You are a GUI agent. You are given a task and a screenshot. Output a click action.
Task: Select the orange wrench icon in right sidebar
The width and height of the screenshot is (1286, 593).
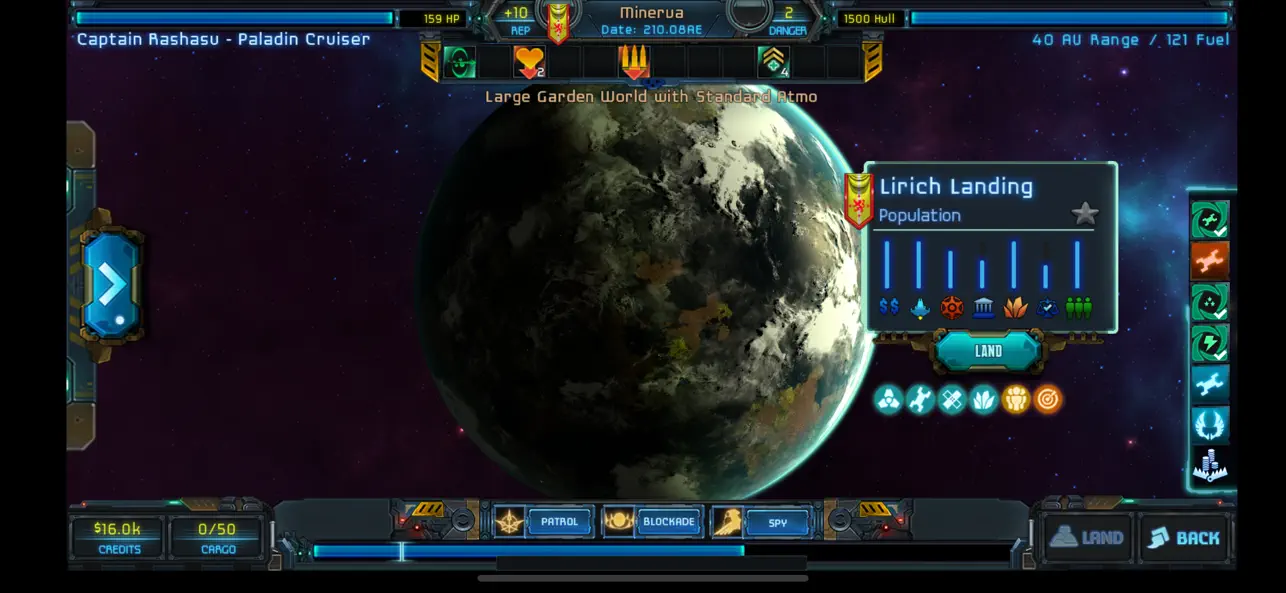(x=1209, y=261)
